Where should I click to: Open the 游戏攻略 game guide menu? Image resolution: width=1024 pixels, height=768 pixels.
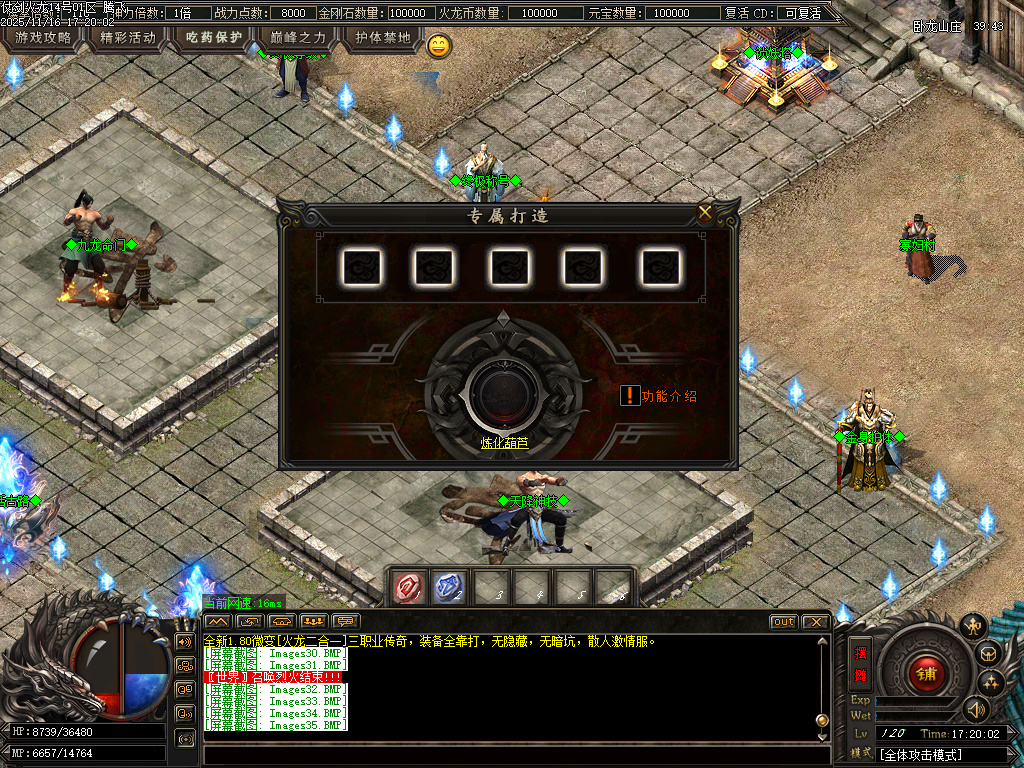(x=43, y=38)
